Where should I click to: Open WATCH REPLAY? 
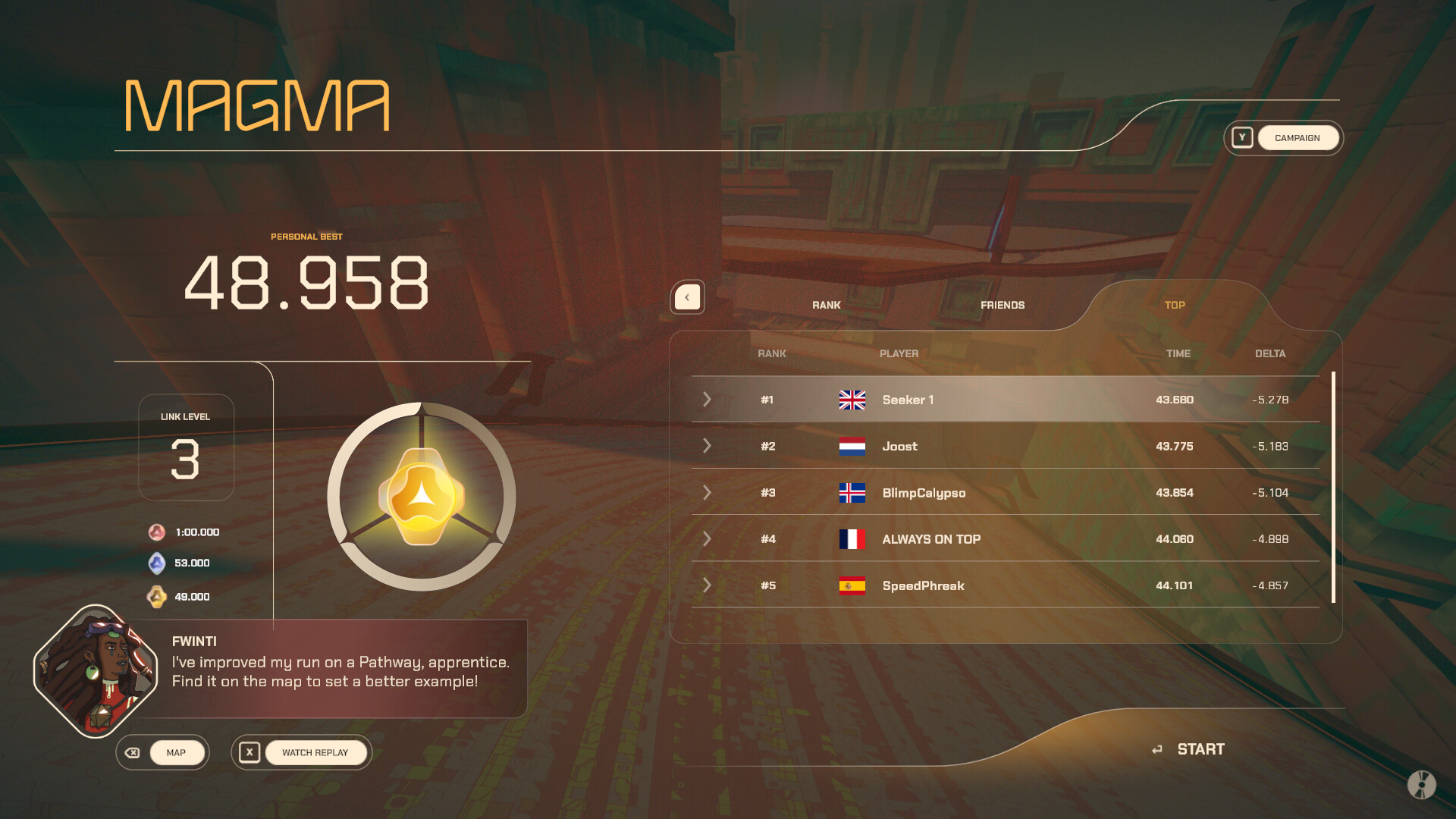click(315, 752)
